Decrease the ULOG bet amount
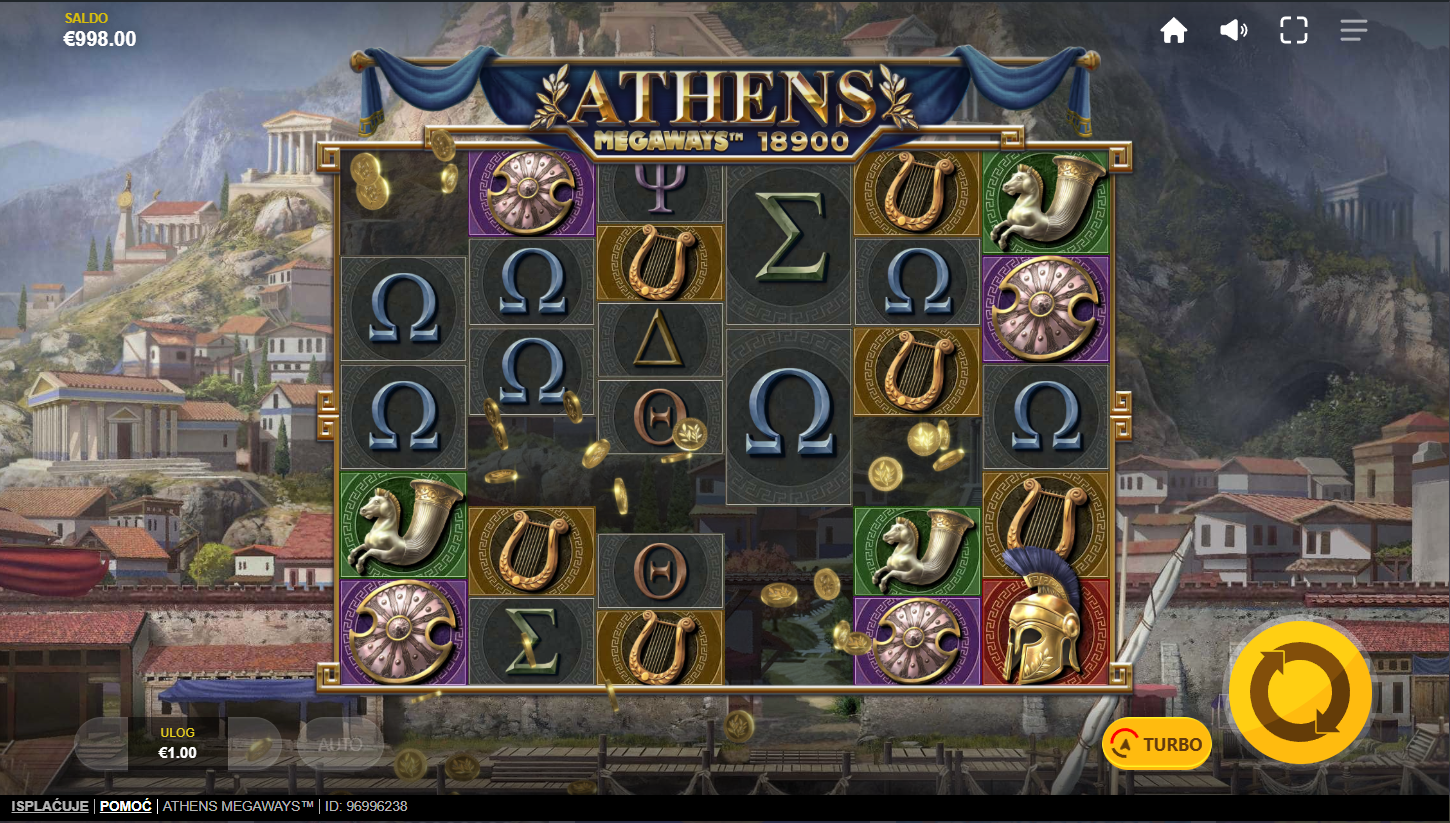The width and height of the screenshot is (1450, 823). tap(101, 744)
